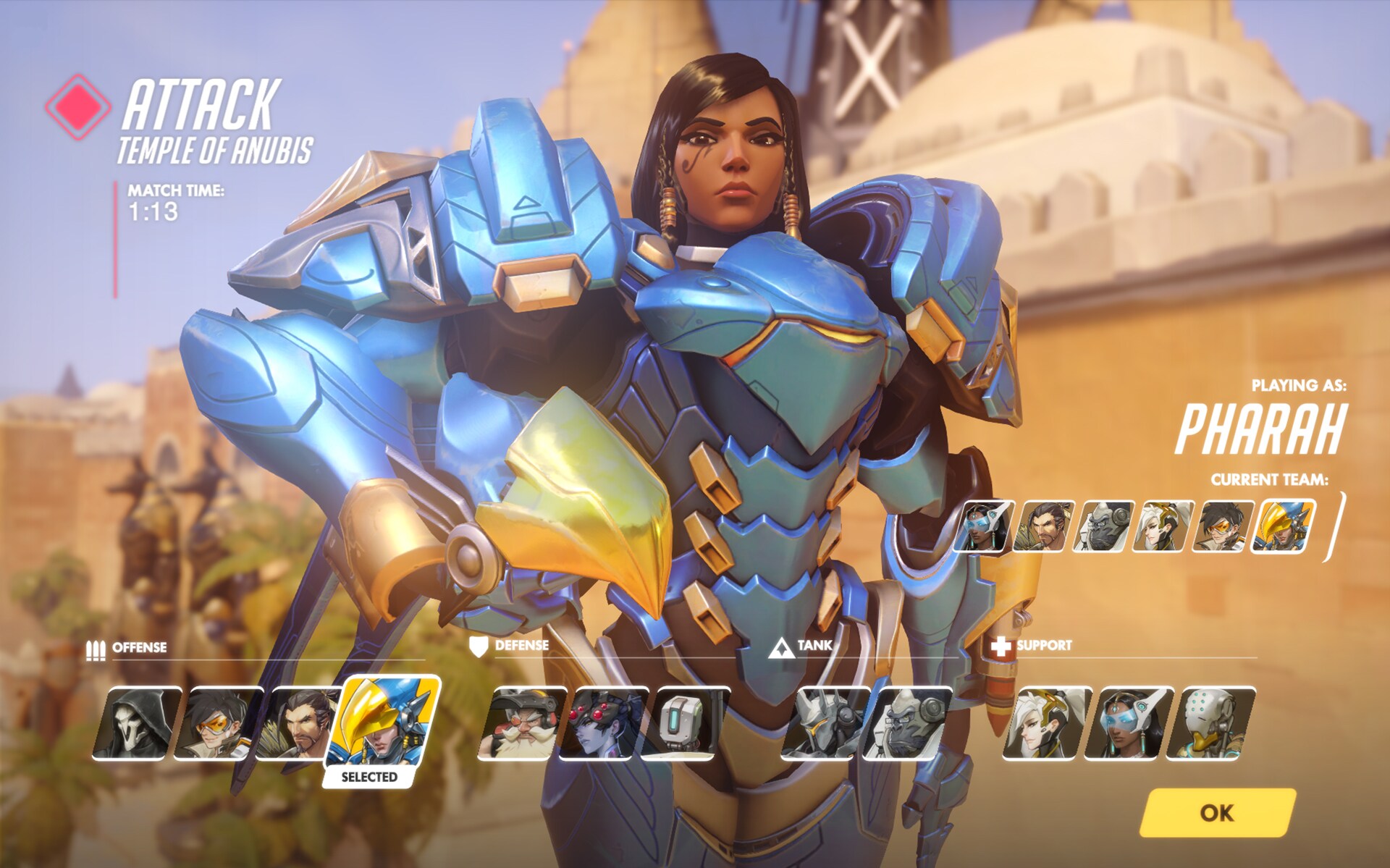Select Torbjörn from the Defense heroes
This screenshot has width=1390, height=868.
(522, 722)
